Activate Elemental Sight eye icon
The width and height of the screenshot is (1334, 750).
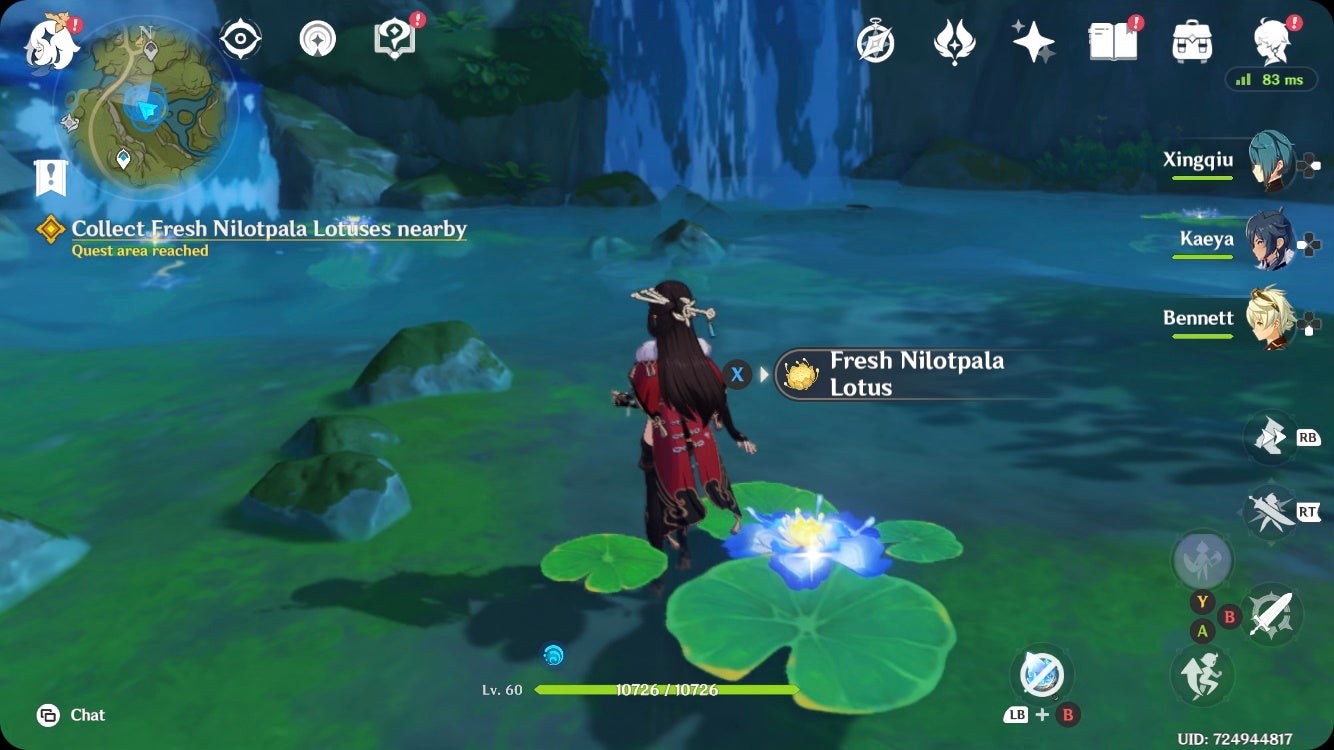[x=240, y=38]
